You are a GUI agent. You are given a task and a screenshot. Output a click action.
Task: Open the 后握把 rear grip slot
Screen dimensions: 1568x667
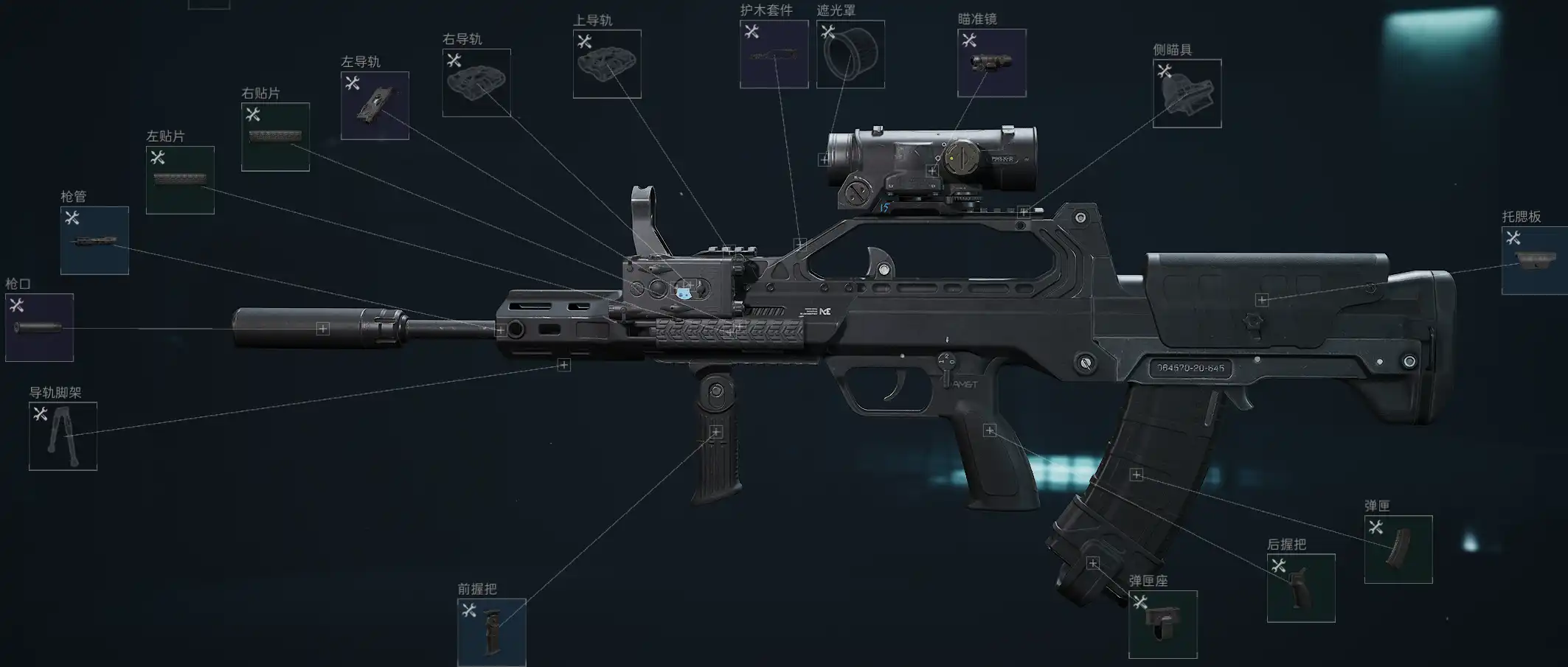click(x=1301, y=587)
